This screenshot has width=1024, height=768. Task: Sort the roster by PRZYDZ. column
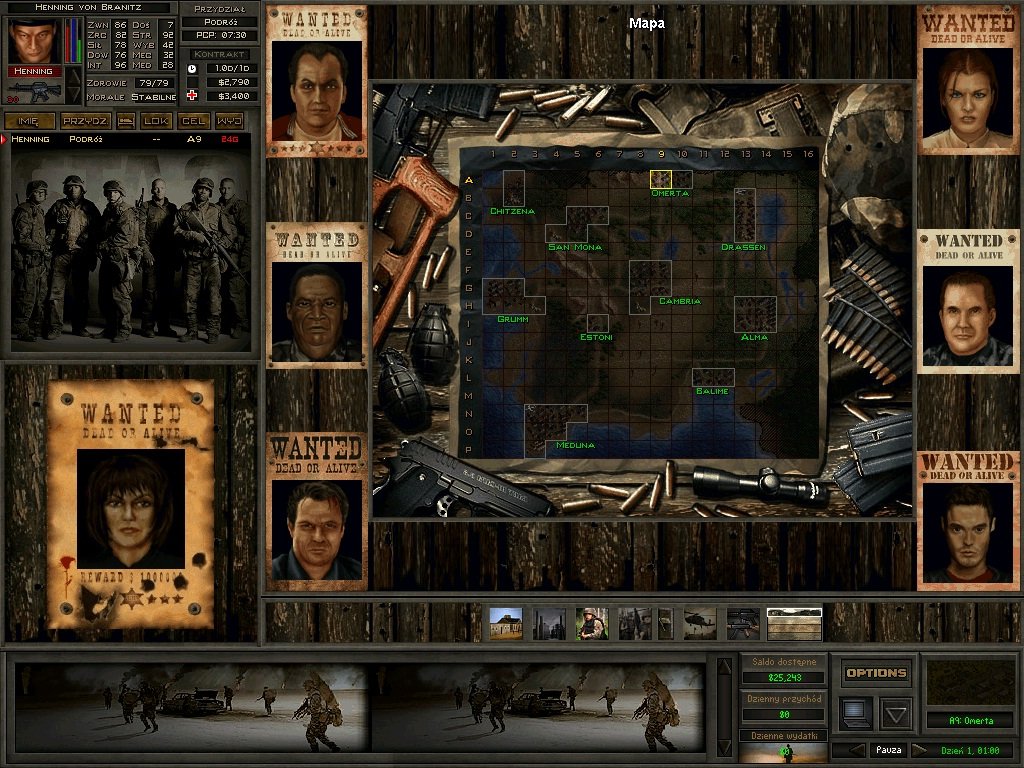[85, 121]
